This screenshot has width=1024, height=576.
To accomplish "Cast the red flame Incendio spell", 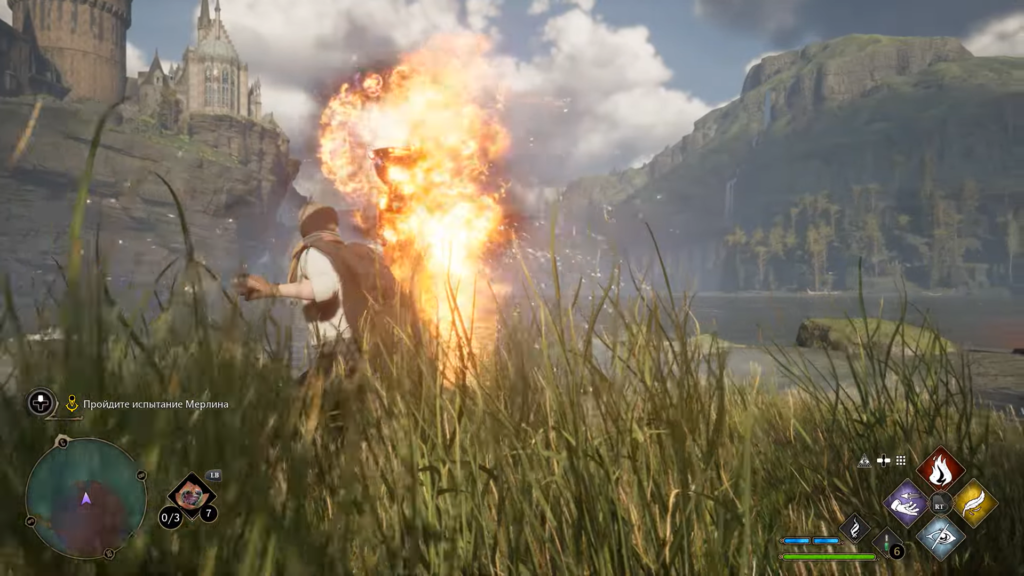I will pos(940,468).
